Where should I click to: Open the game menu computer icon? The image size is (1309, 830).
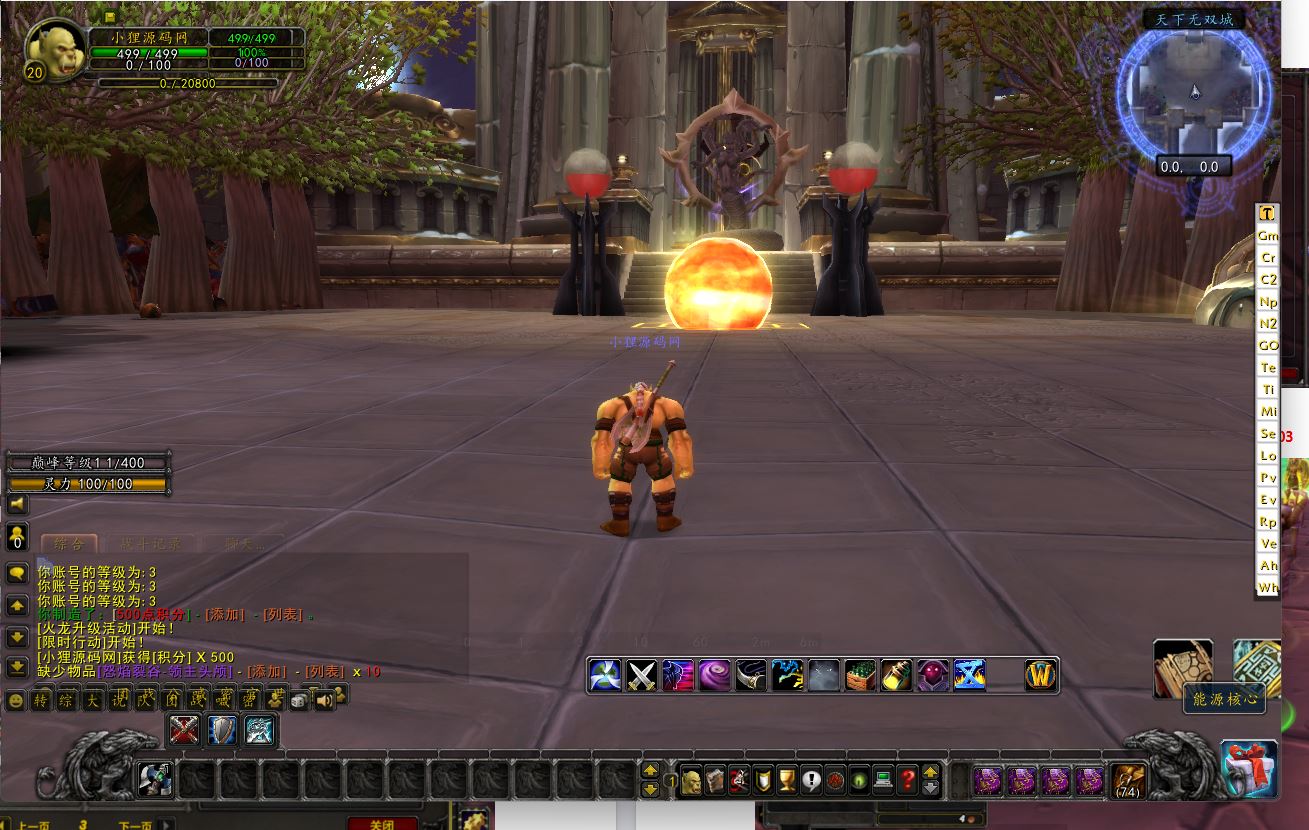click(883, 779)
